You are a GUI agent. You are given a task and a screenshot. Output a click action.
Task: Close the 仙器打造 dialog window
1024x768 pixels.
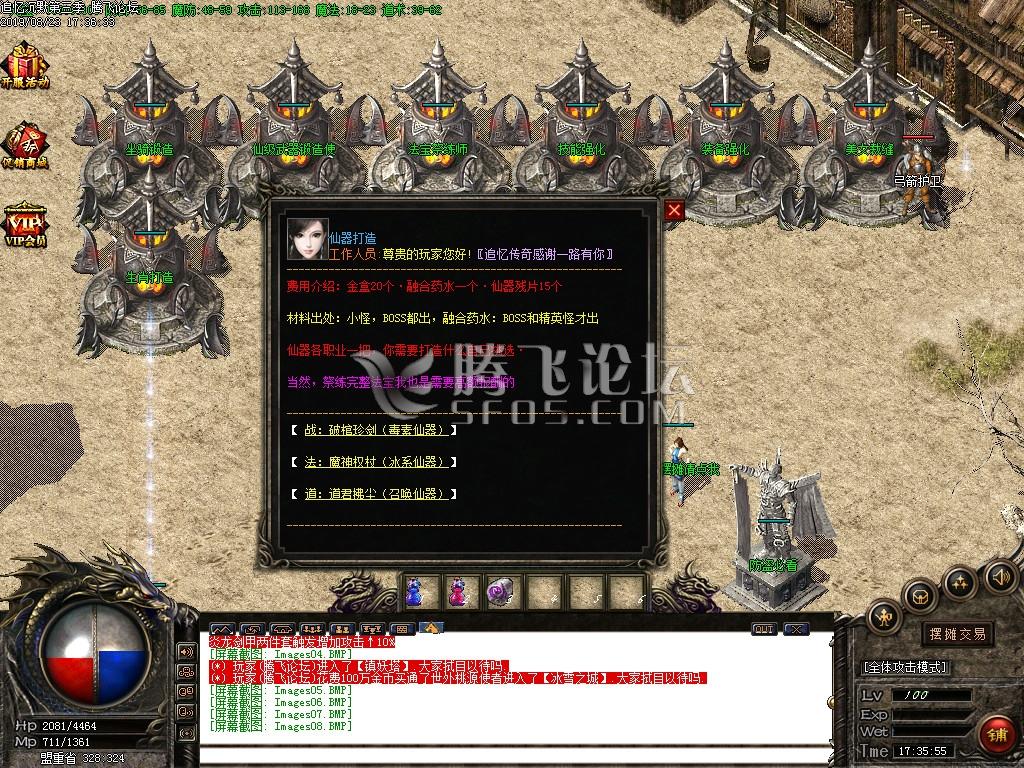(x=674, y=210)
